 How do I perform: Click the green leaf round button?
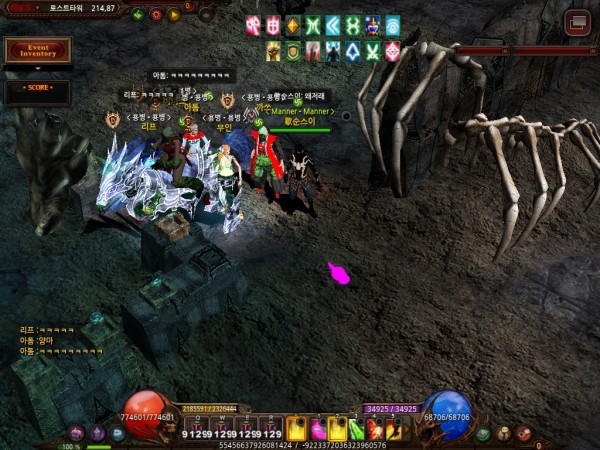[x=138, y=14]
